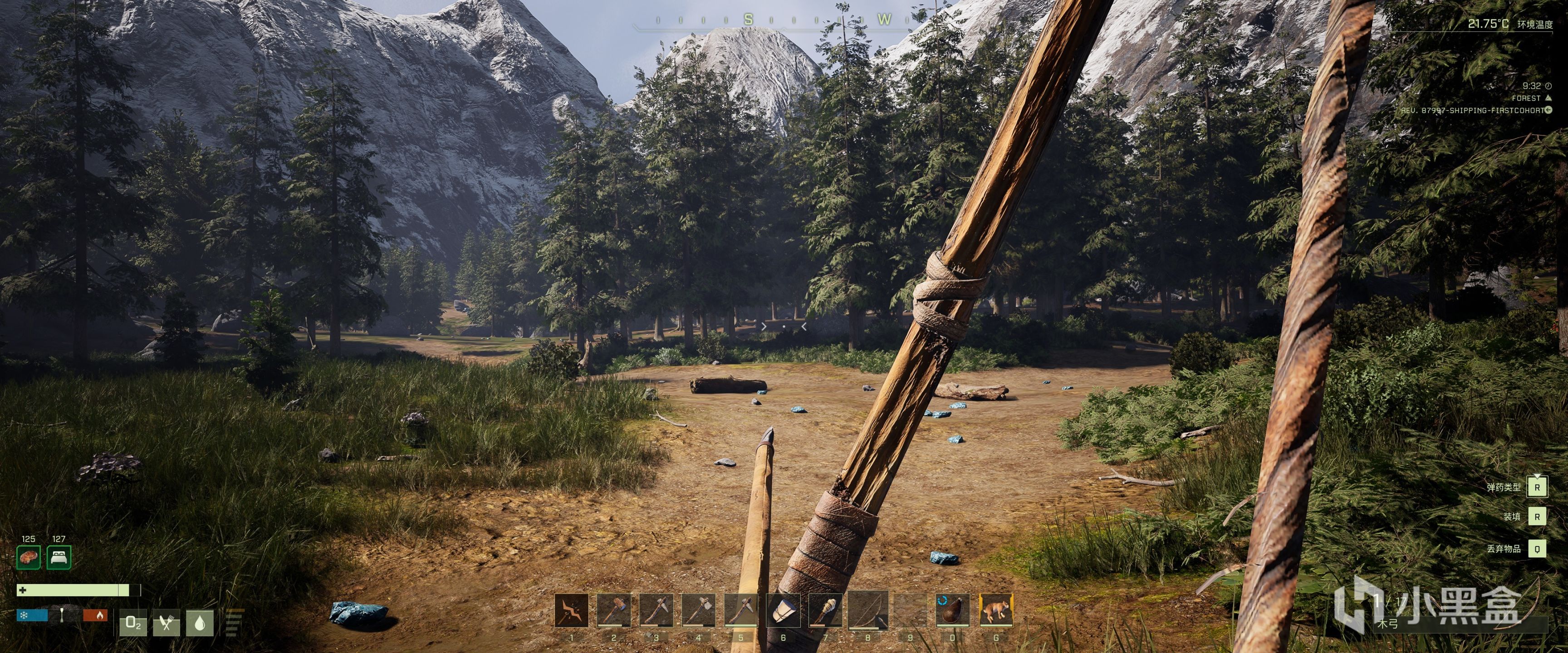Inspect the cooked meat buff icon
The image size is (1568, 653).
coord(29,557)
